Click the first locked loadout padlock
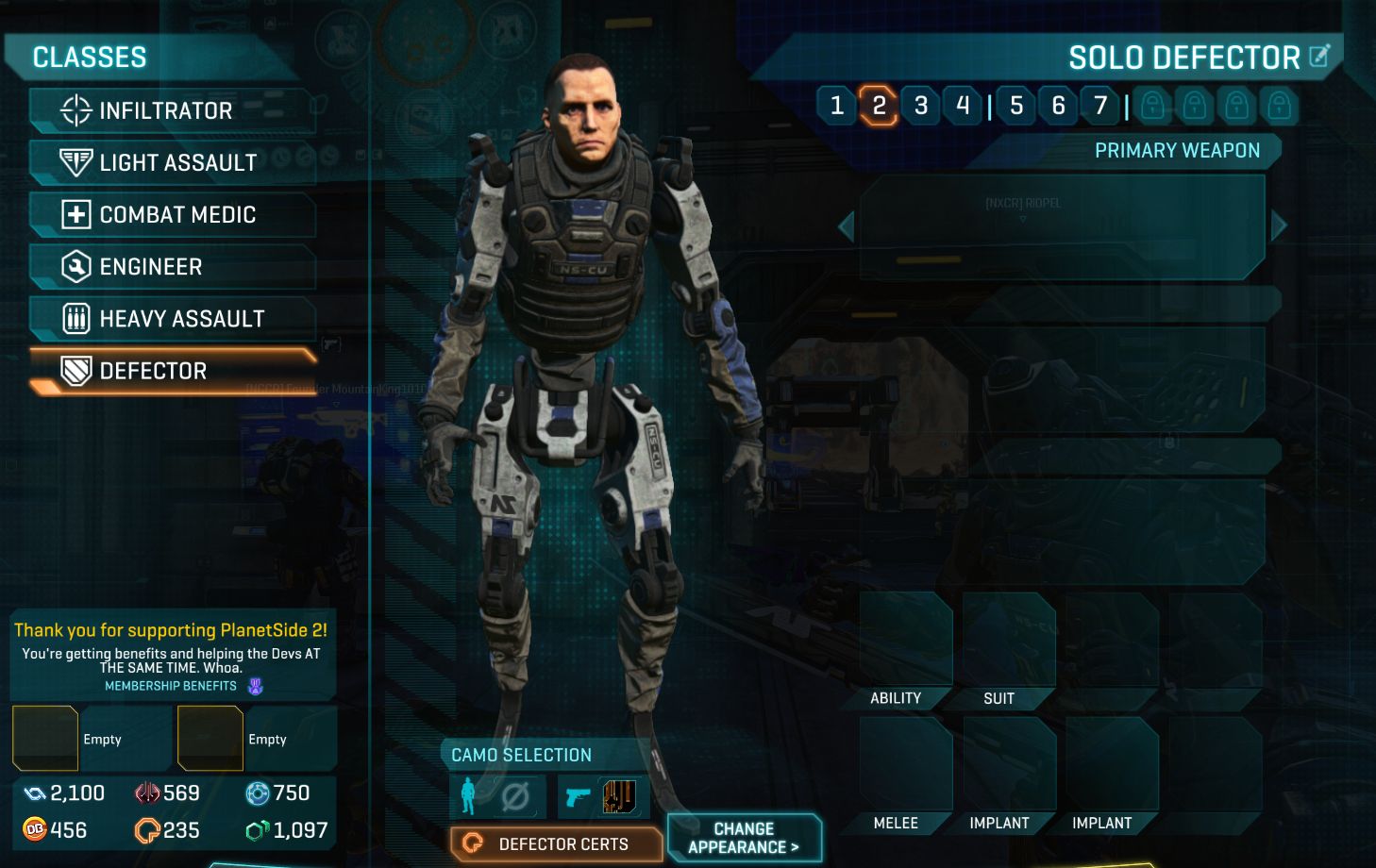The height and width of the screenshot is (868, 1376). click(1153, 107)
